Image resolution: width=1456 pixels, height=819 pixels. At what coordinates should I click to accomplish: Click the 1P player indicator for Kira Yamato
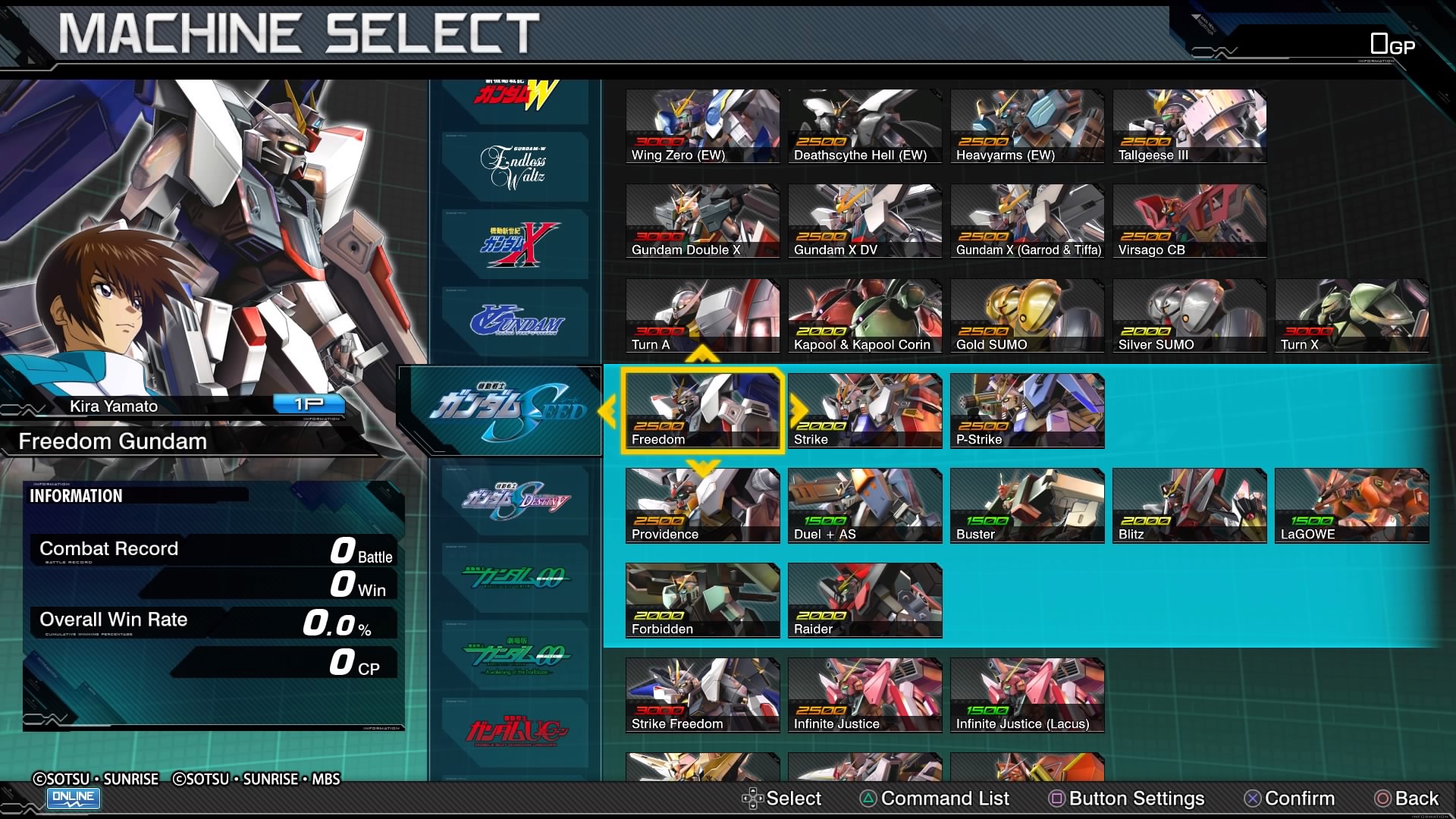tap(312, 406)
